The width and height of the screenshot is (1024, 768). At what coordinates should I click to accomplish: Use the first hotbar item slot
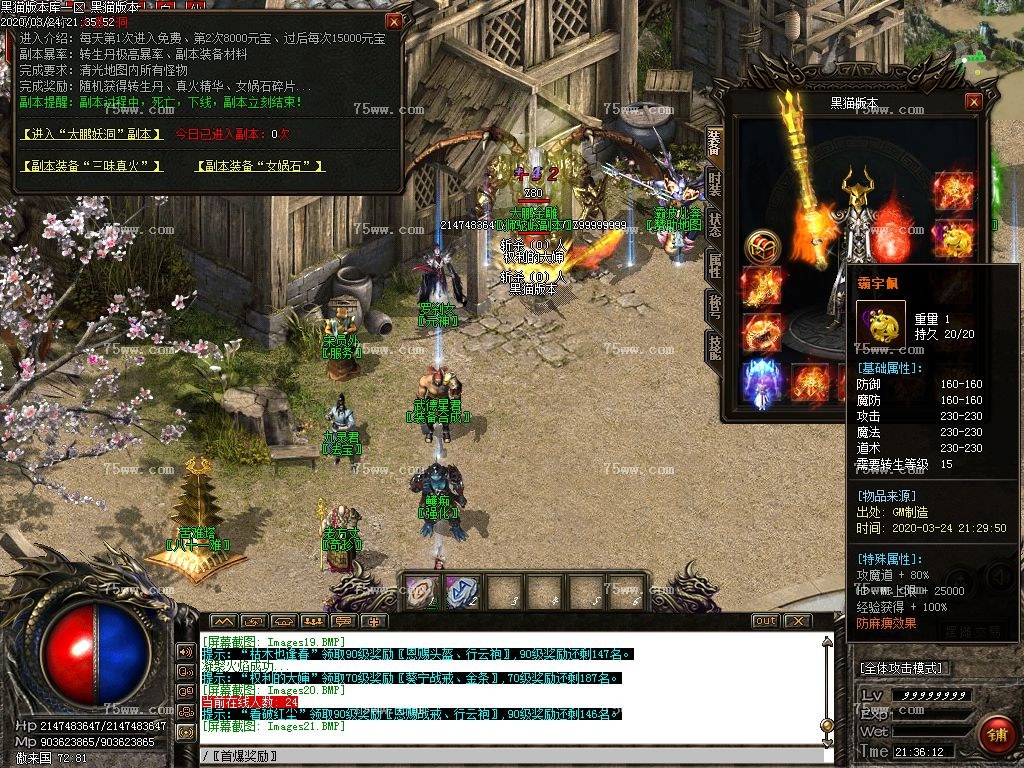[x=421, y=590]
